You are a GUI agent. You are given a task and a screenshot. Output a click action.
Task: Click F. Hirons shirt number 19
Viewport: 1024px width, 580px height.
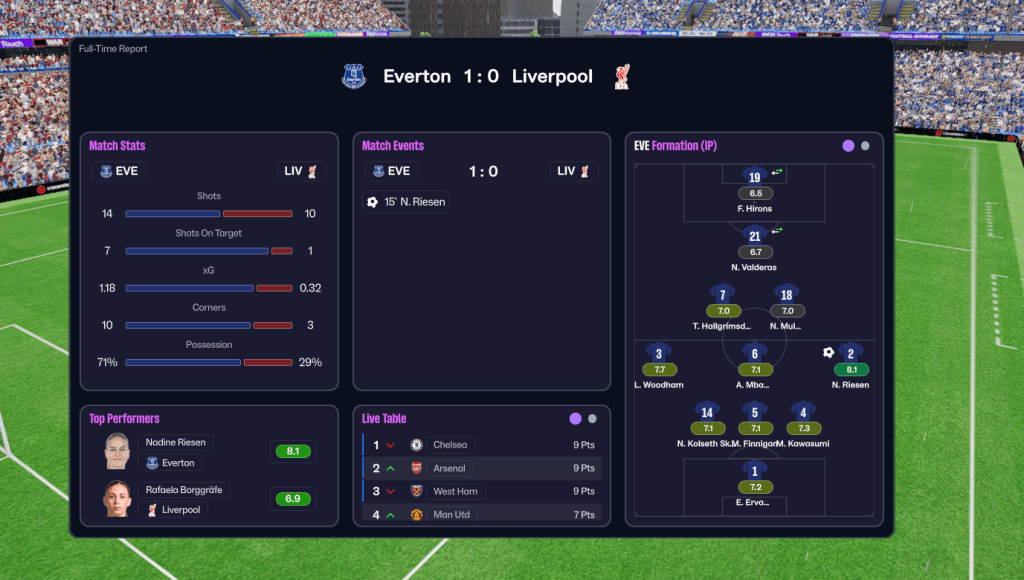click(x=755, y=177)
